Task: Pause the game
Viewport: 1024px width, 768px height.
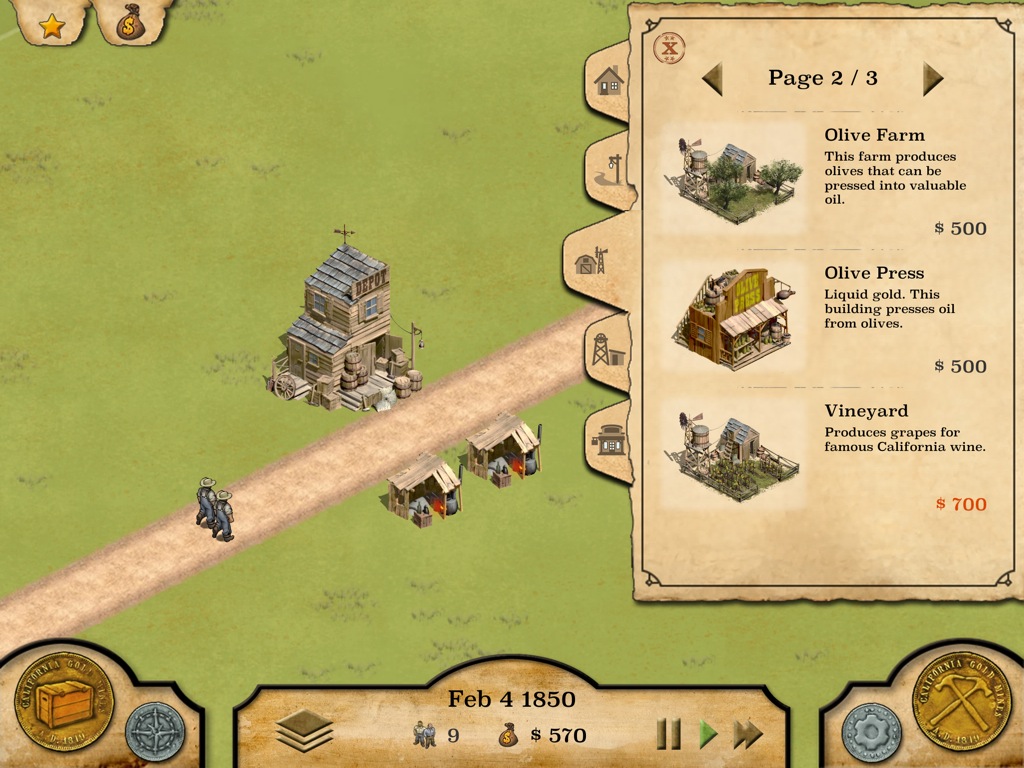Action: [x=668, y=735]
